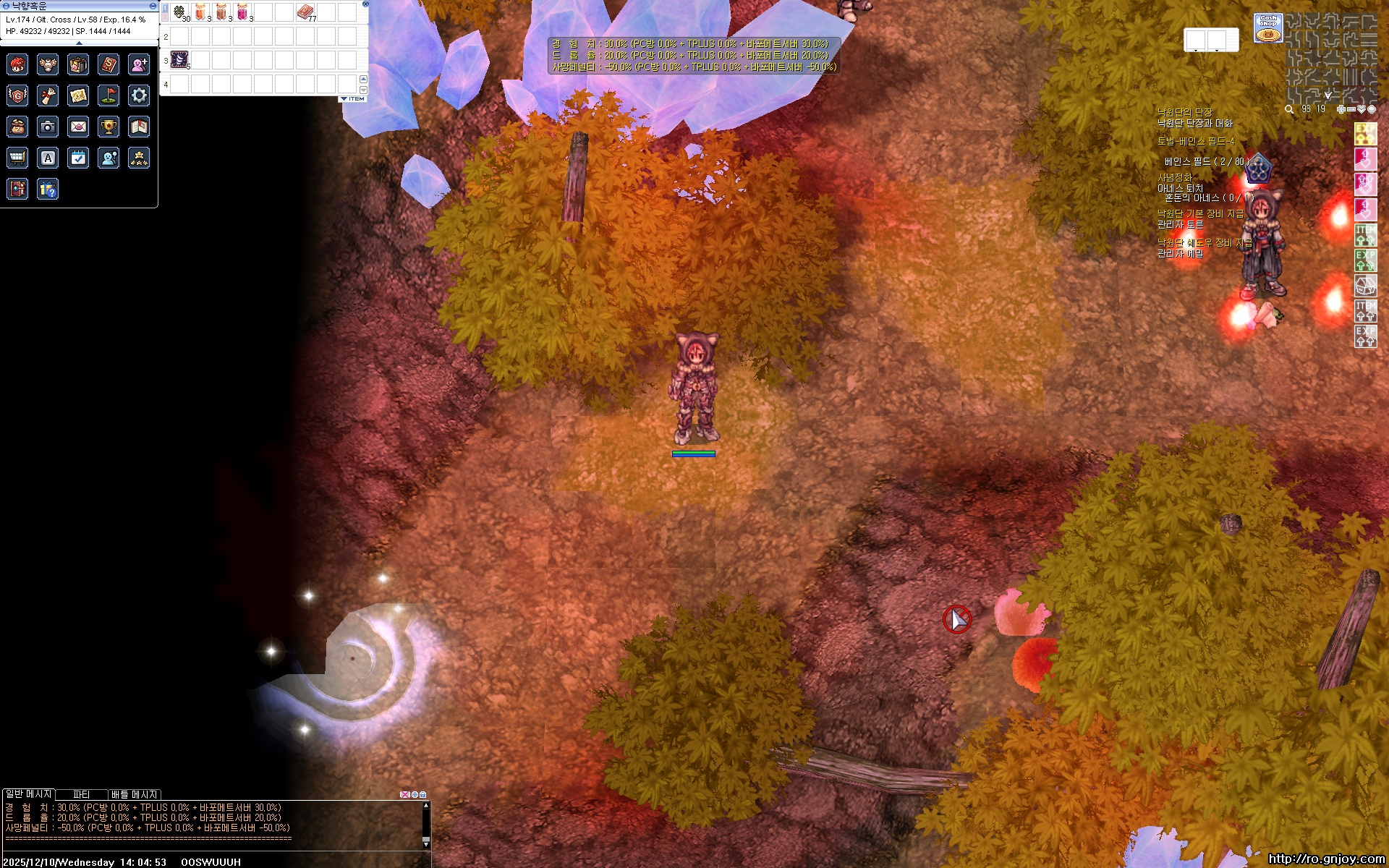The width and height of the screenshot is (1389, 868).
Task: Open the attendance calendar check icon
Action: [78, 158]
